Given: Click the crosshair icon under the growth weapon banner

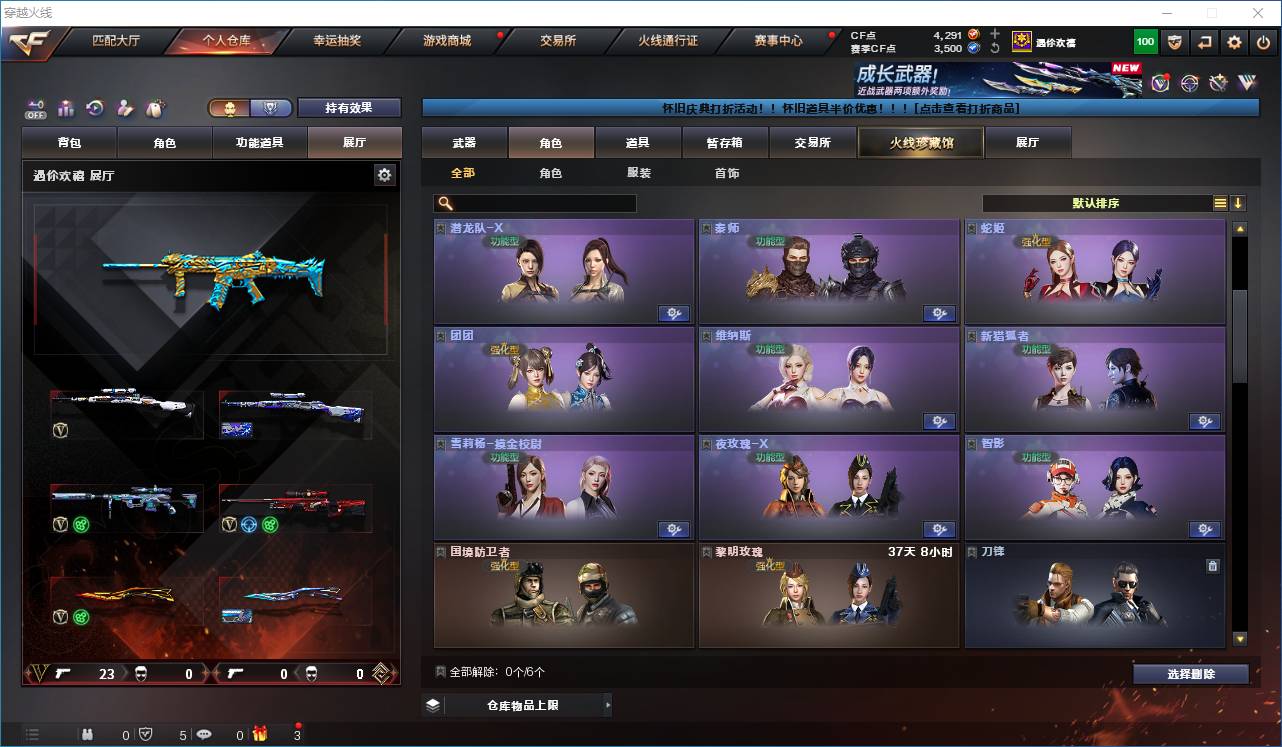Looking at the screenshot, I should click(1188, 82).
